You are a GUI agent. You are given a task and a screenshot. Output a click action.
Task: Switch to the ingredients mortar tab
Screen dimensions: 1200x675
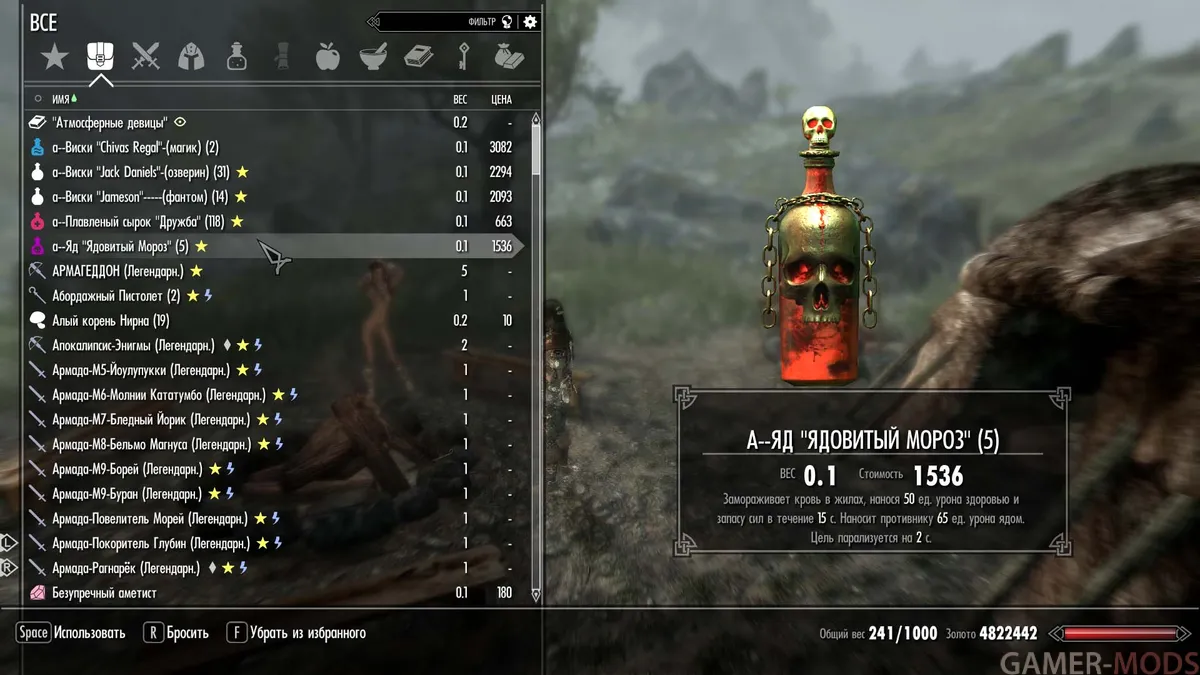373,57
